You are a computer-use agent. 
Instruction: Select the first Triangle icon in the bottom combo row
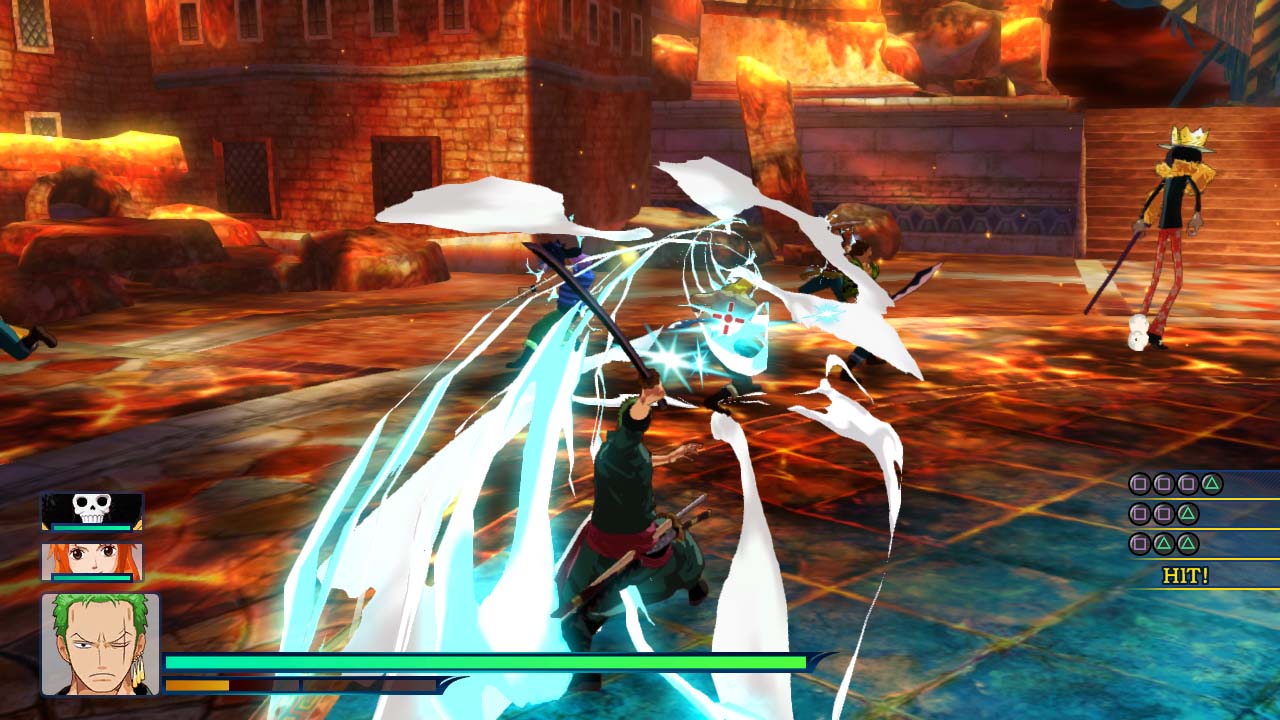point(1163,543)
